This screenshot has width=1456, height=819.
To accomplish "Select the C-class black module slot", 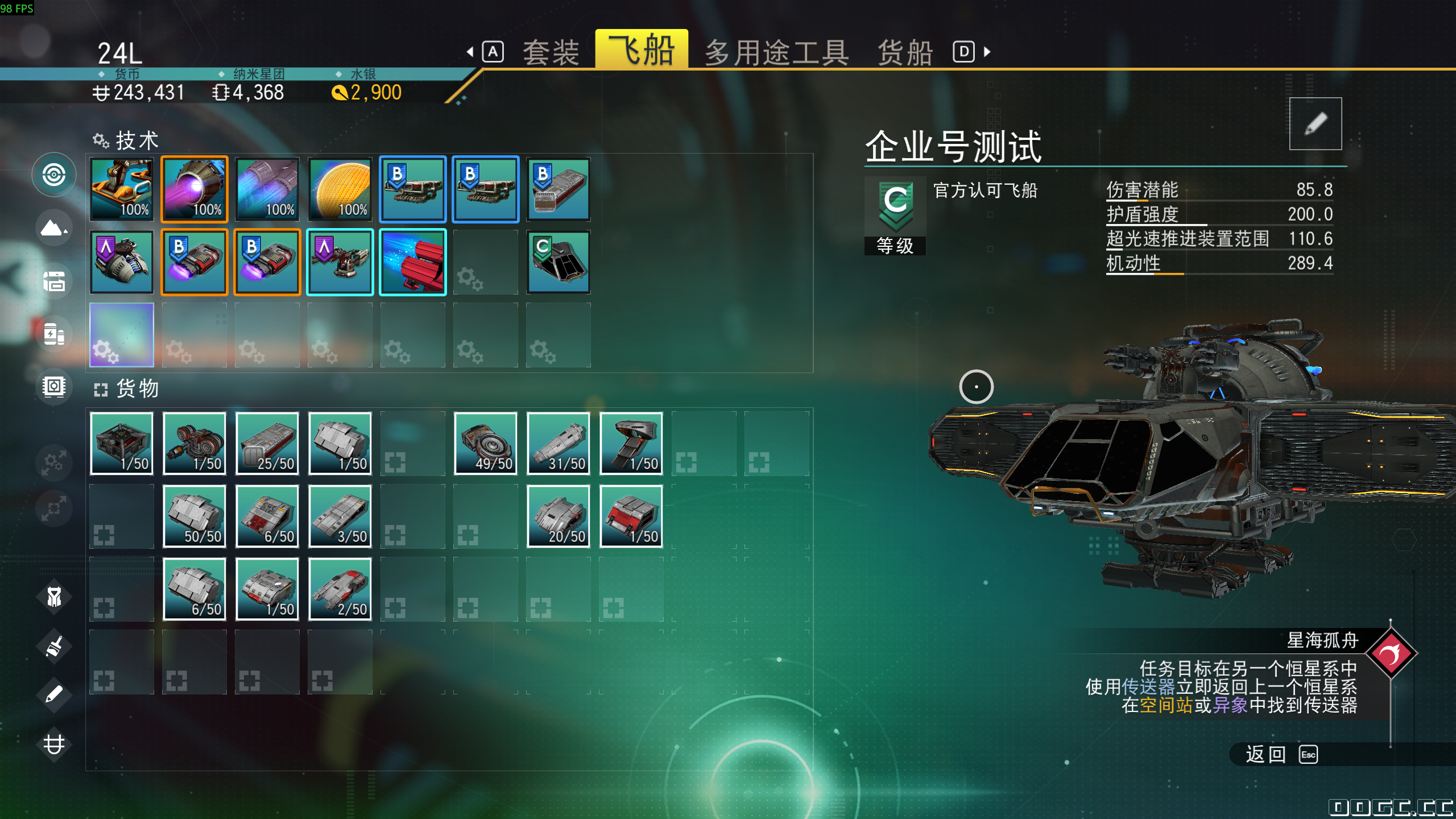I will pos(559,262).
